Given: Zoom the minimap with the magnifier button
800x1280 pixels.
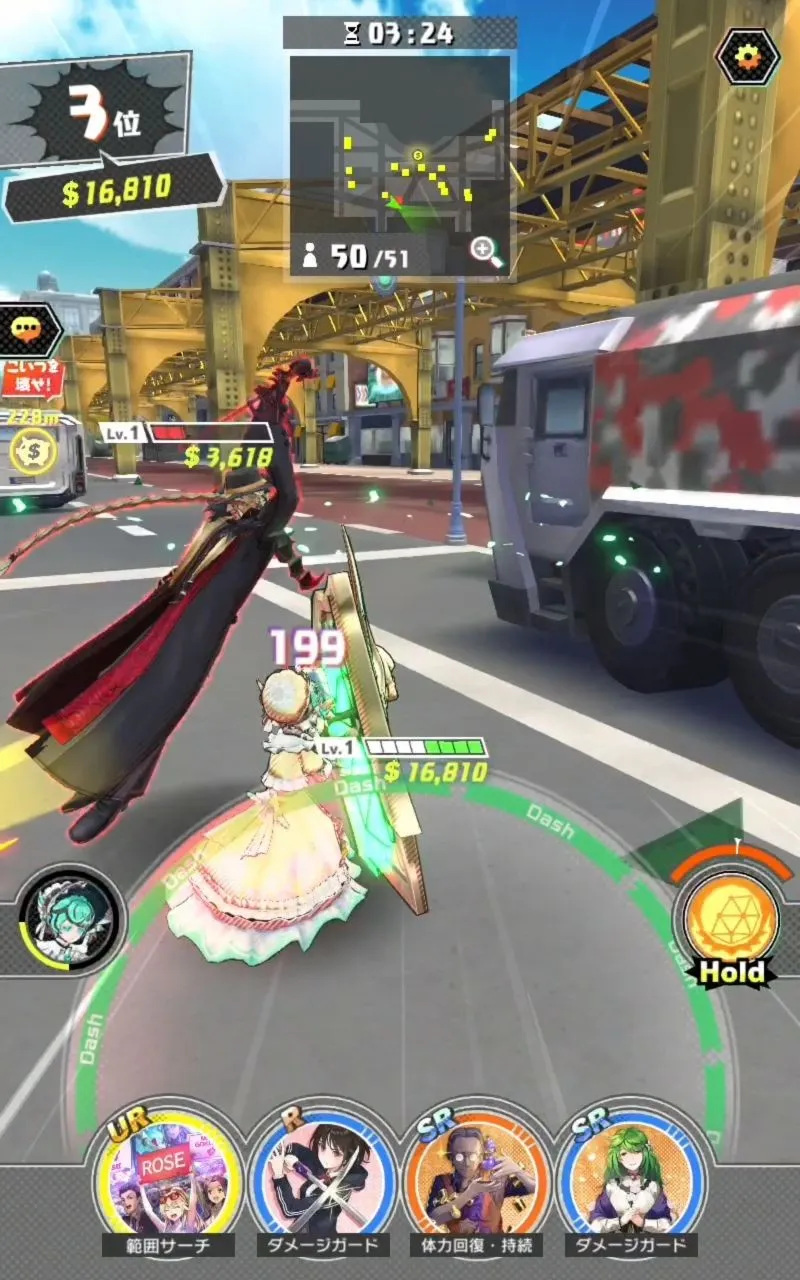Looking at the screenshot, I should (x=487, y=252).
